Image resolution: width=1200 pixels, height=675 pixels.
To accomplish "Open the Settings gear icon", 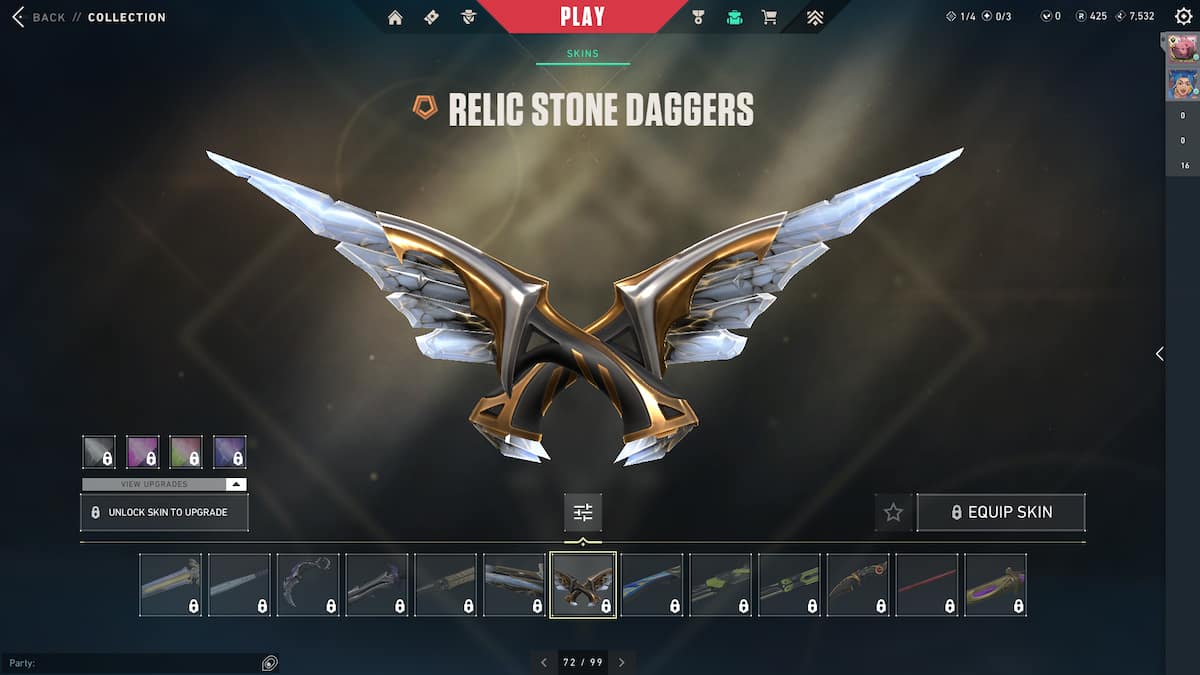I will [1183, 17].
